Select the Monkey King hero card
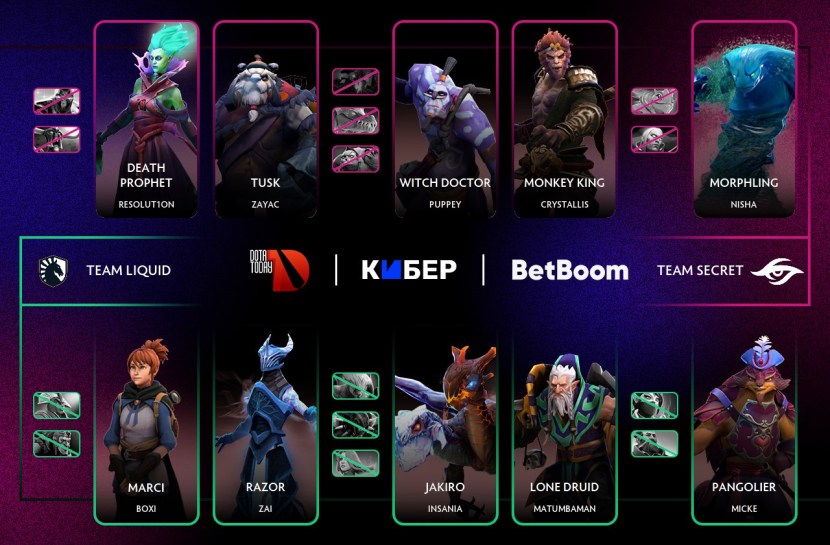Screen dimensions: 830x545 click(x=564, y=120)
